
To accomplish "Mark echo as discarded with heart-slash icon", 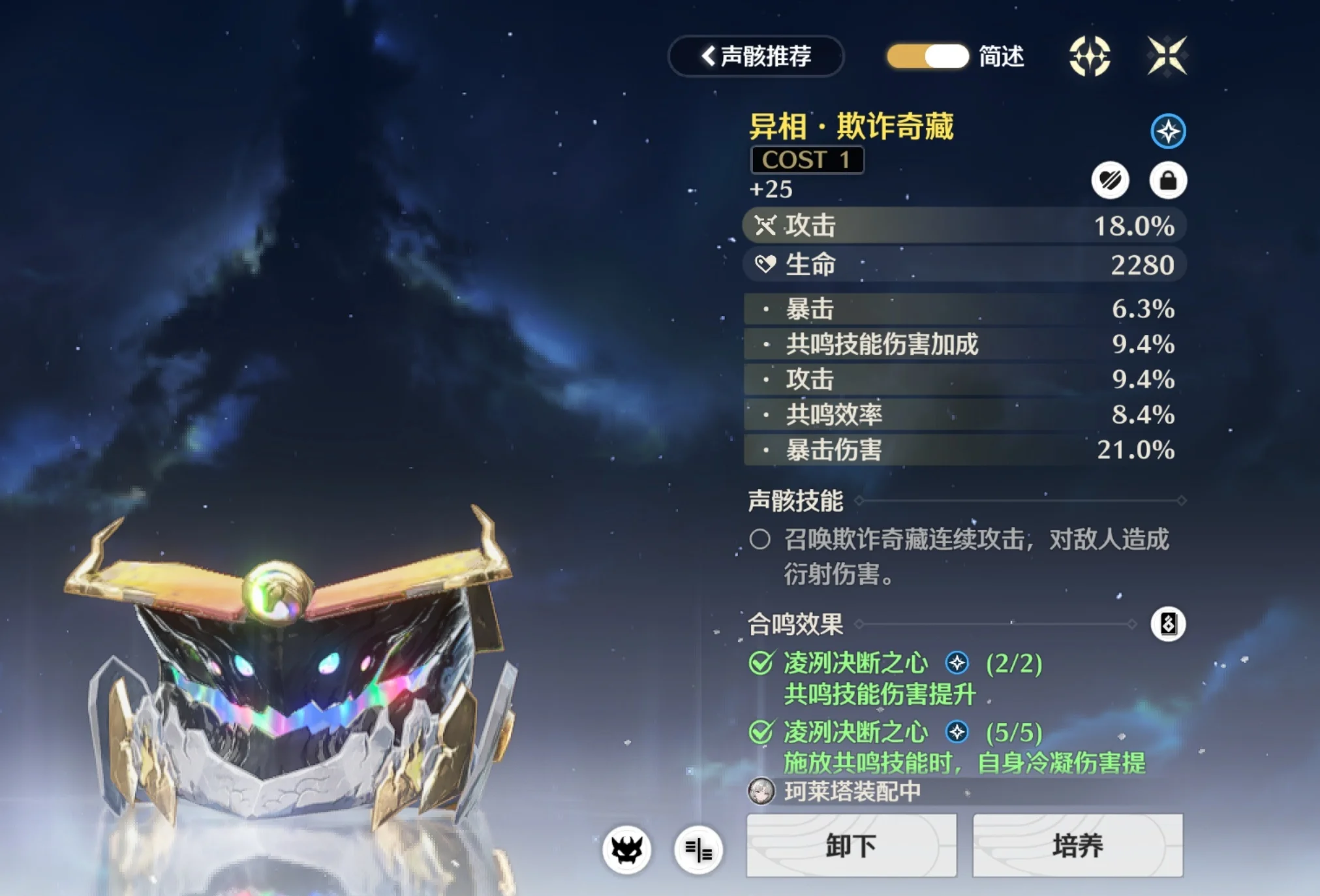I will [x=1110, y=180].
